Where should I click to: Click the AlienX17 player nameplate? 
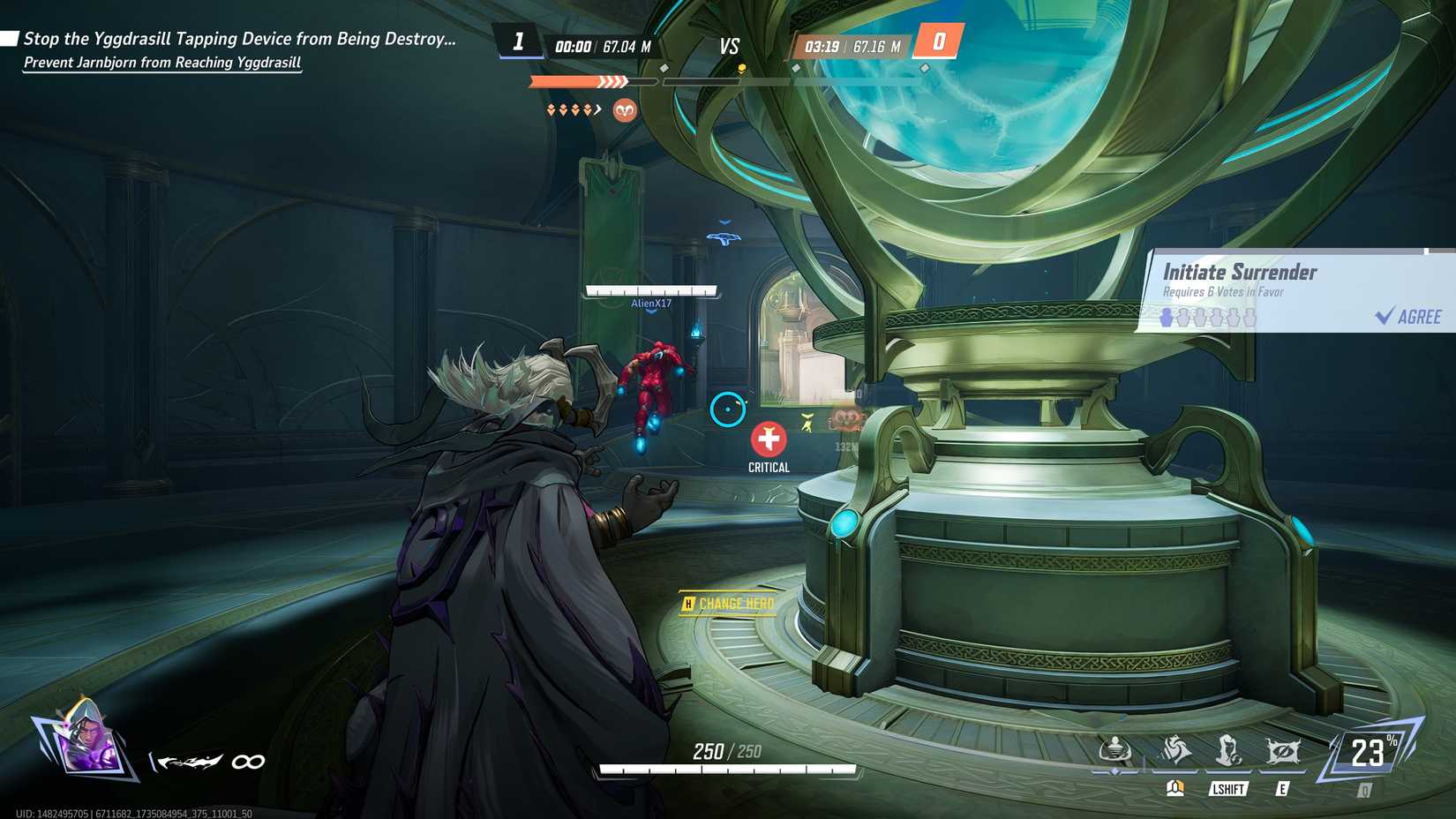point(650,304)
